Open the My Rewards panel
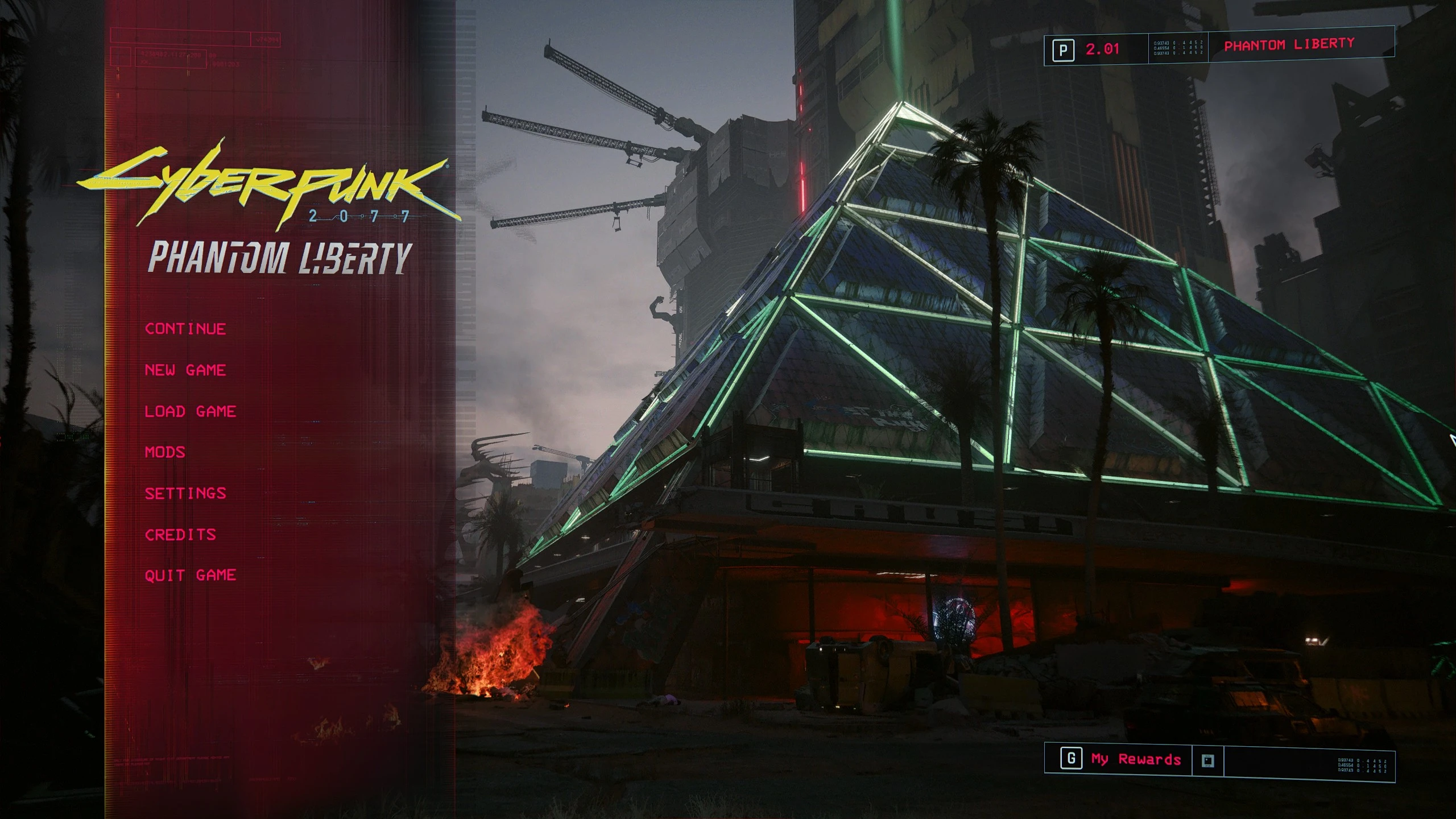Screen dimensions: 1456x819 click(x=1135, y=759)
